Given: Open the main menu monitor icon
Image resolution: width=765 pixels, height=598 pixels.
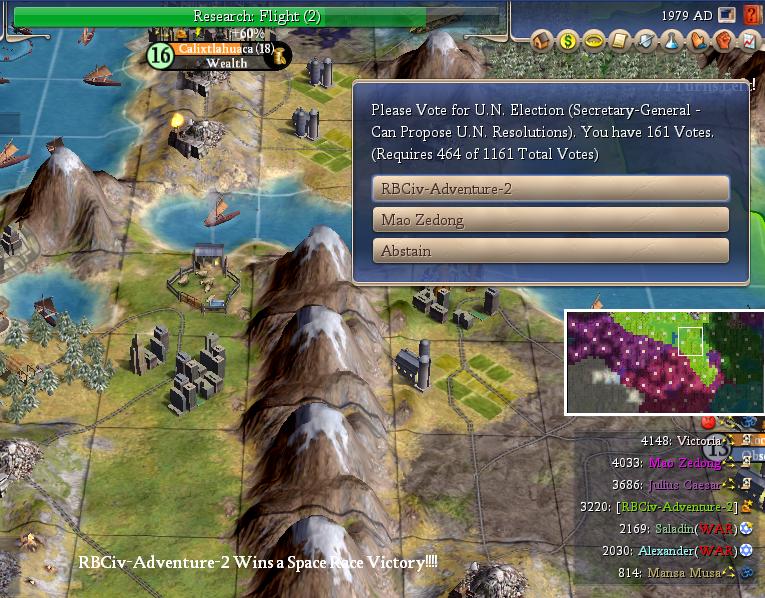Looking at the screenshot, I should 727,16.
